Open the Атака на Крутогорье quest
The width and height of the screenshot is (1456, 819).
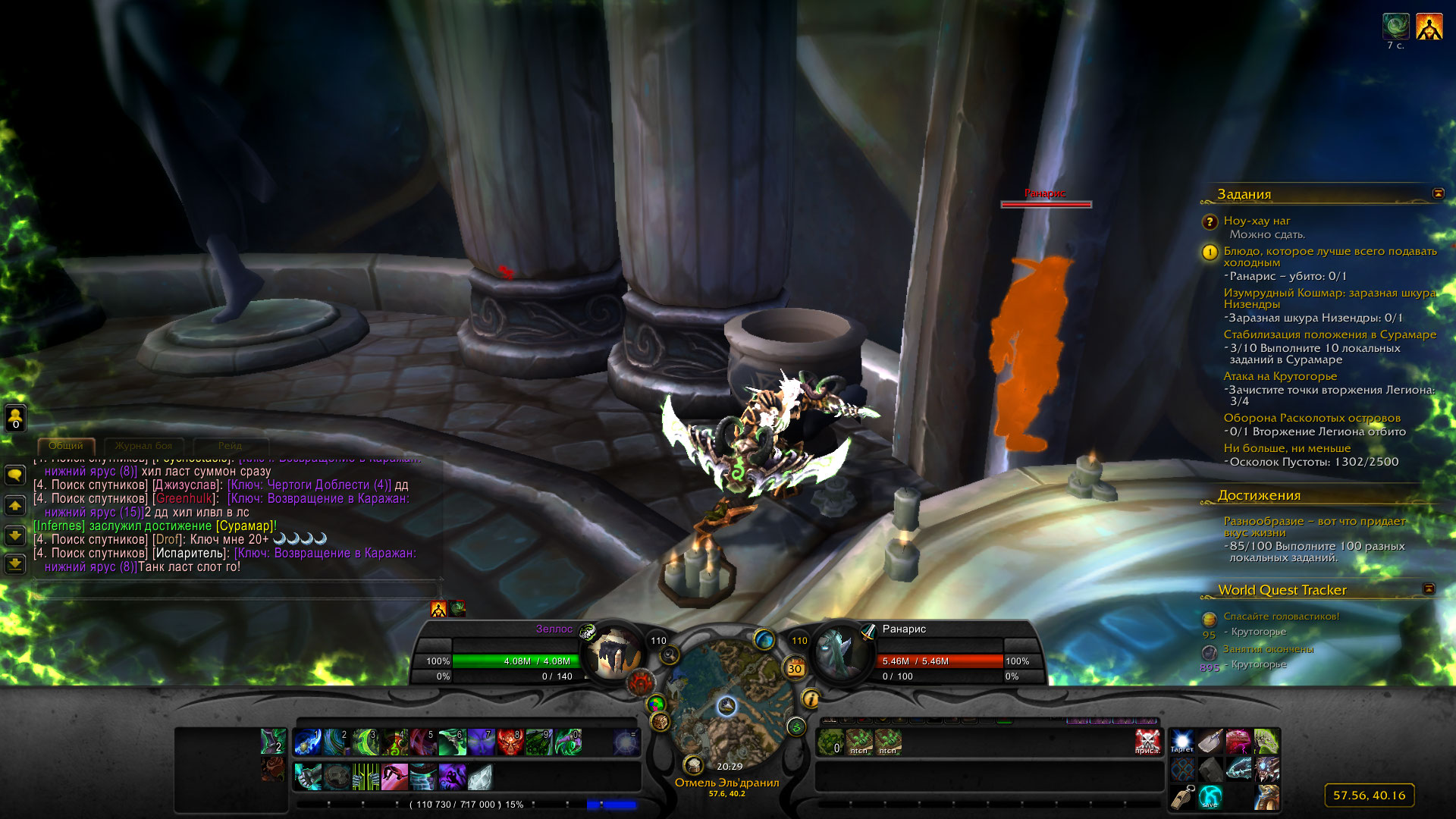click(x=1279, y=376)
